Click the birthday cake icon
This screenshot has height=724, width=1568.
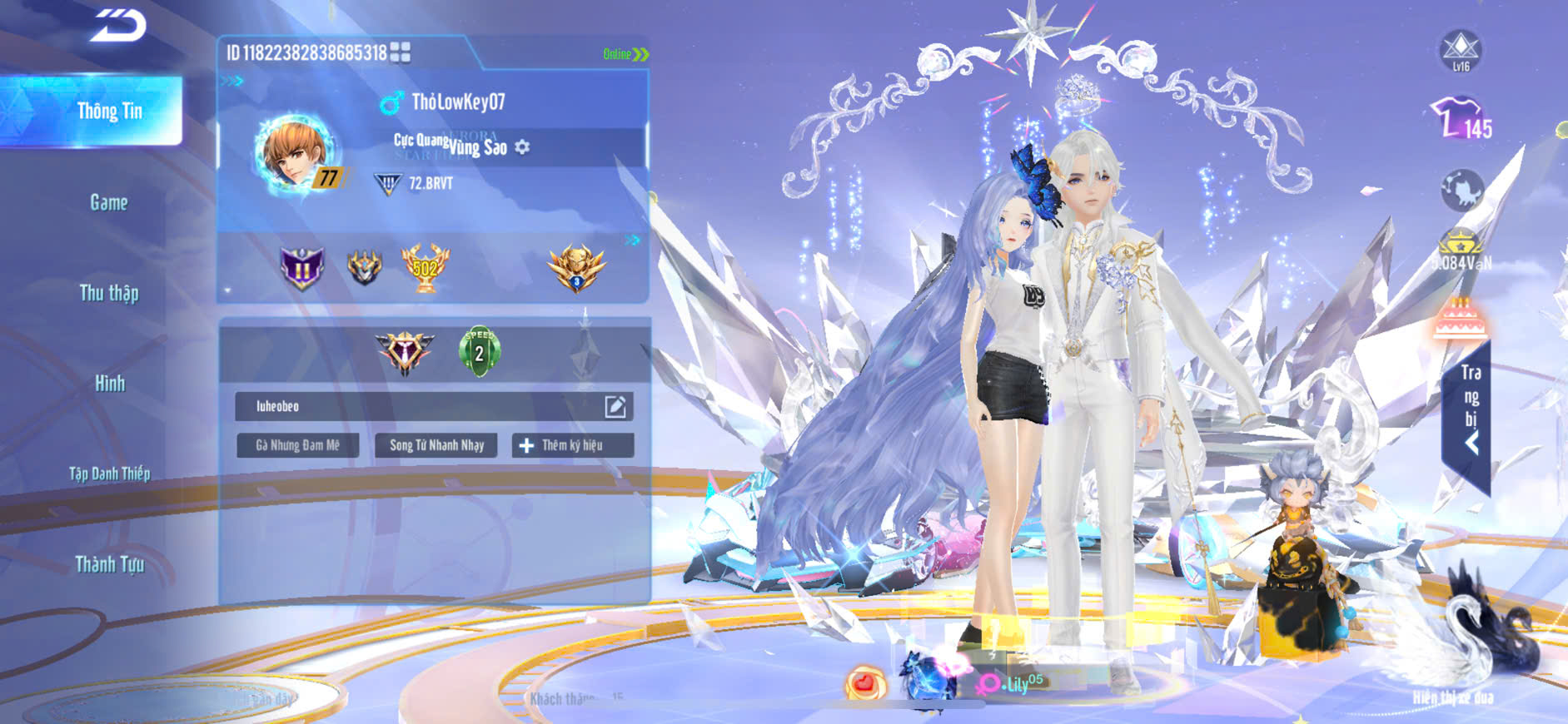tap(1460, 320)
